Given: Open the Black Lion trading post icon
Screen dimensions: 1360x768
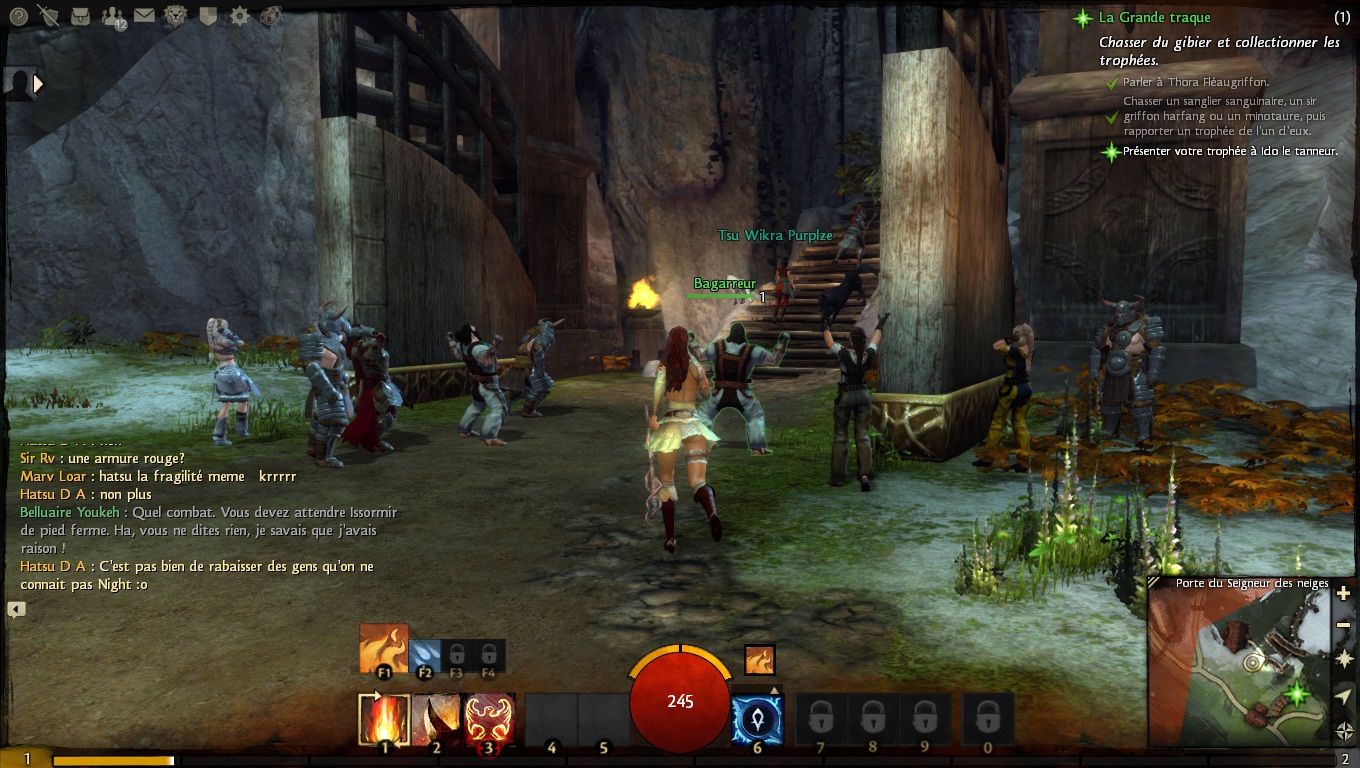Looking at the screenshot, I should click(x=176, y=15).
